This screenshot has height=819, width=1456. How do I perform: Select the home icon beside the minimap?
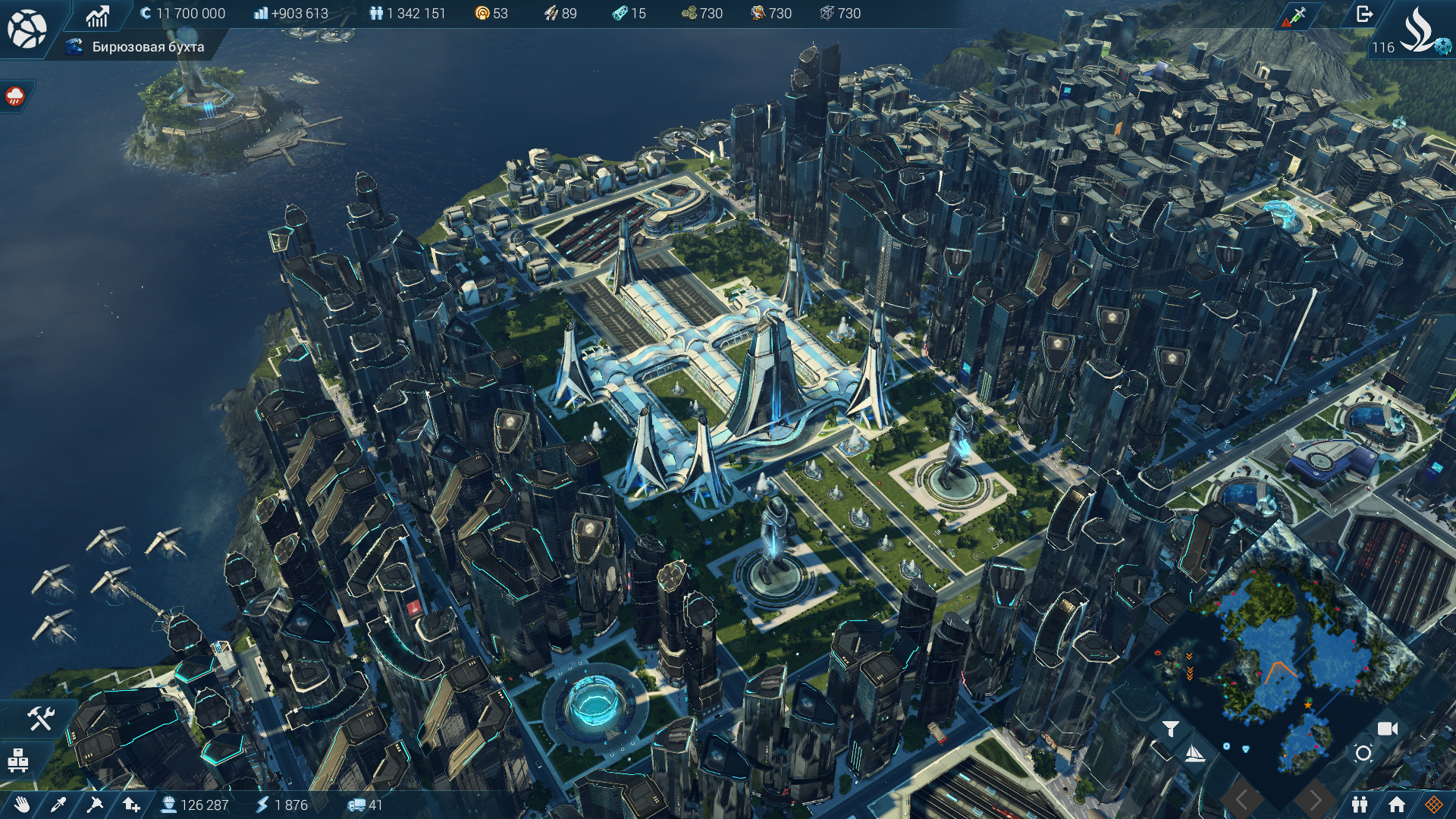[x=1395, y=804]
